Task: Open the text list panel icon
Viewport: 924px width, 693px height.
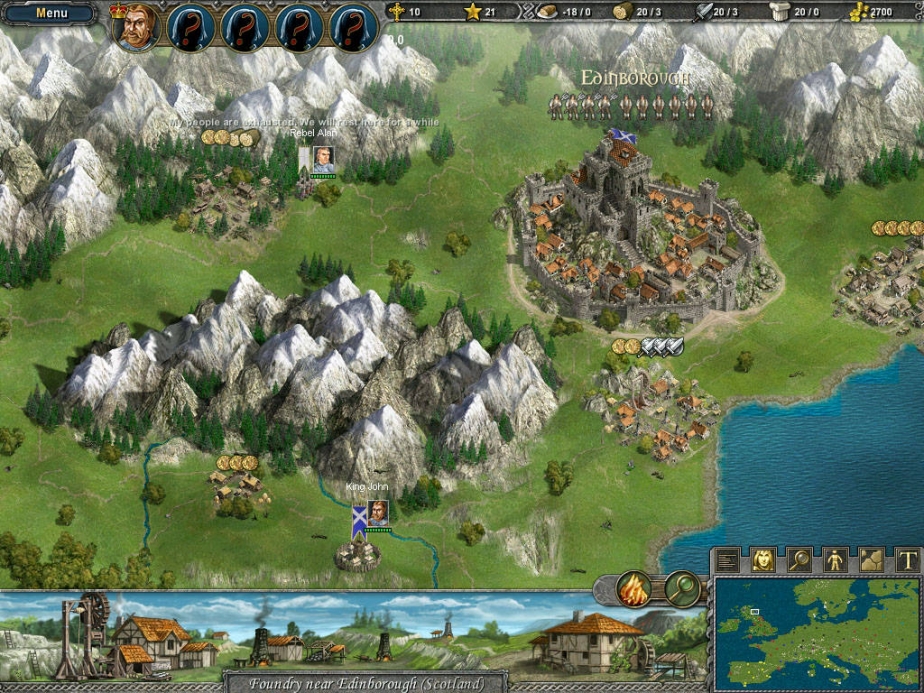Action: tap(727, 561)
